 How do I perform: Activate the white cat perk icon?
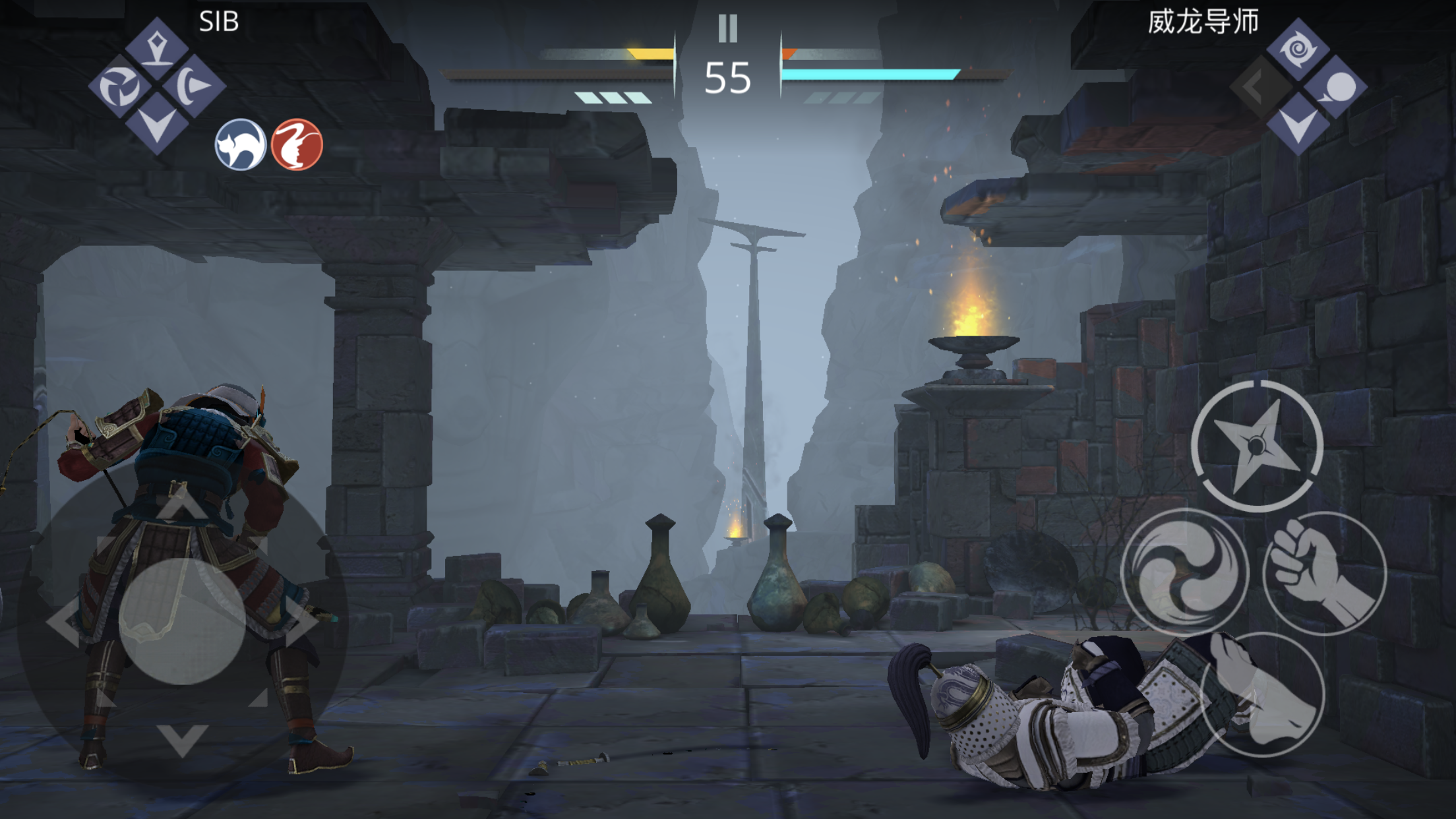(241, 144)
